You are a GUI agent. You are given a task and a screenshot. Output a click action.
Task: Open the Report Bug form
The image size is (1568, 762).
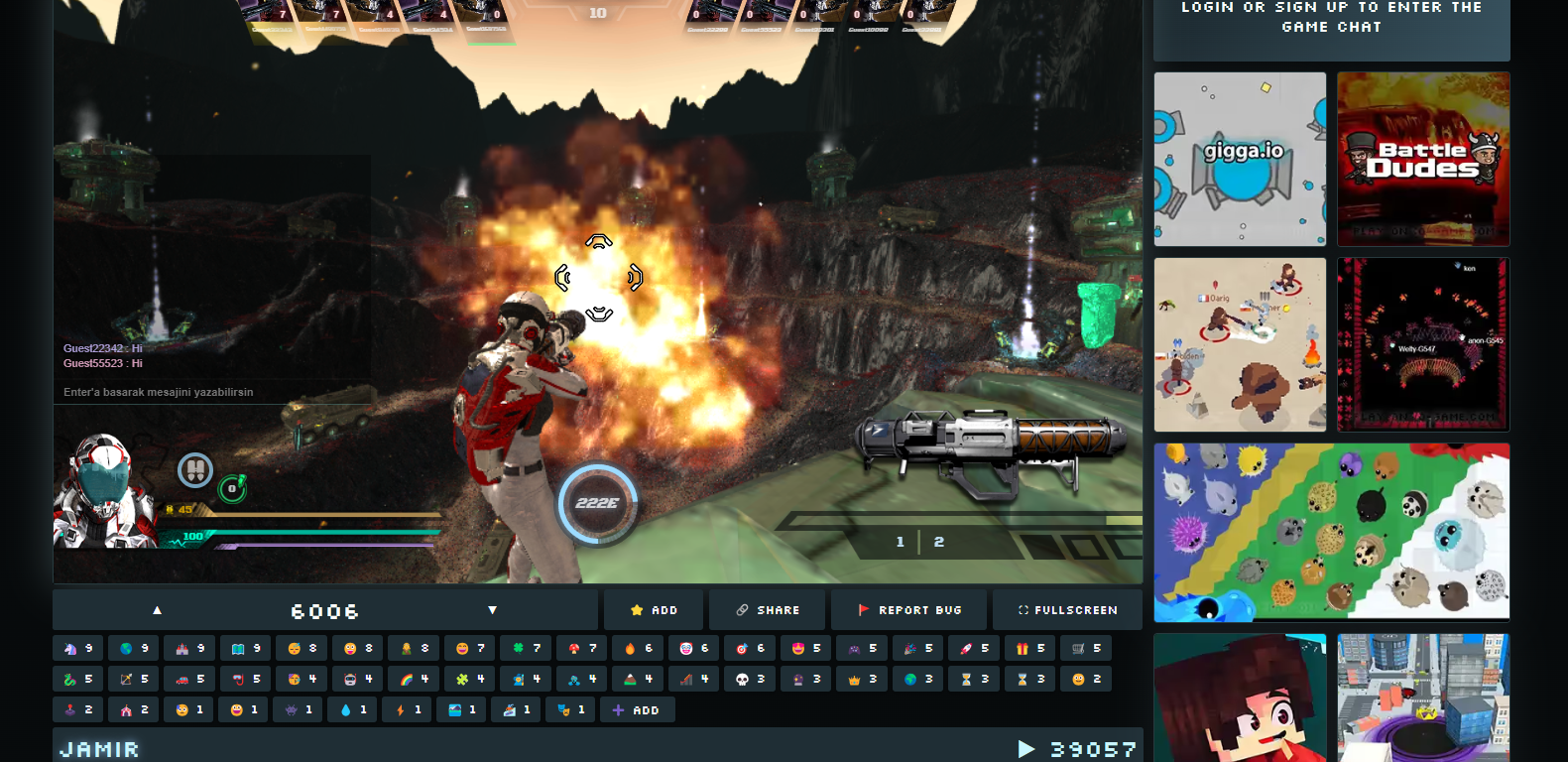909,610
